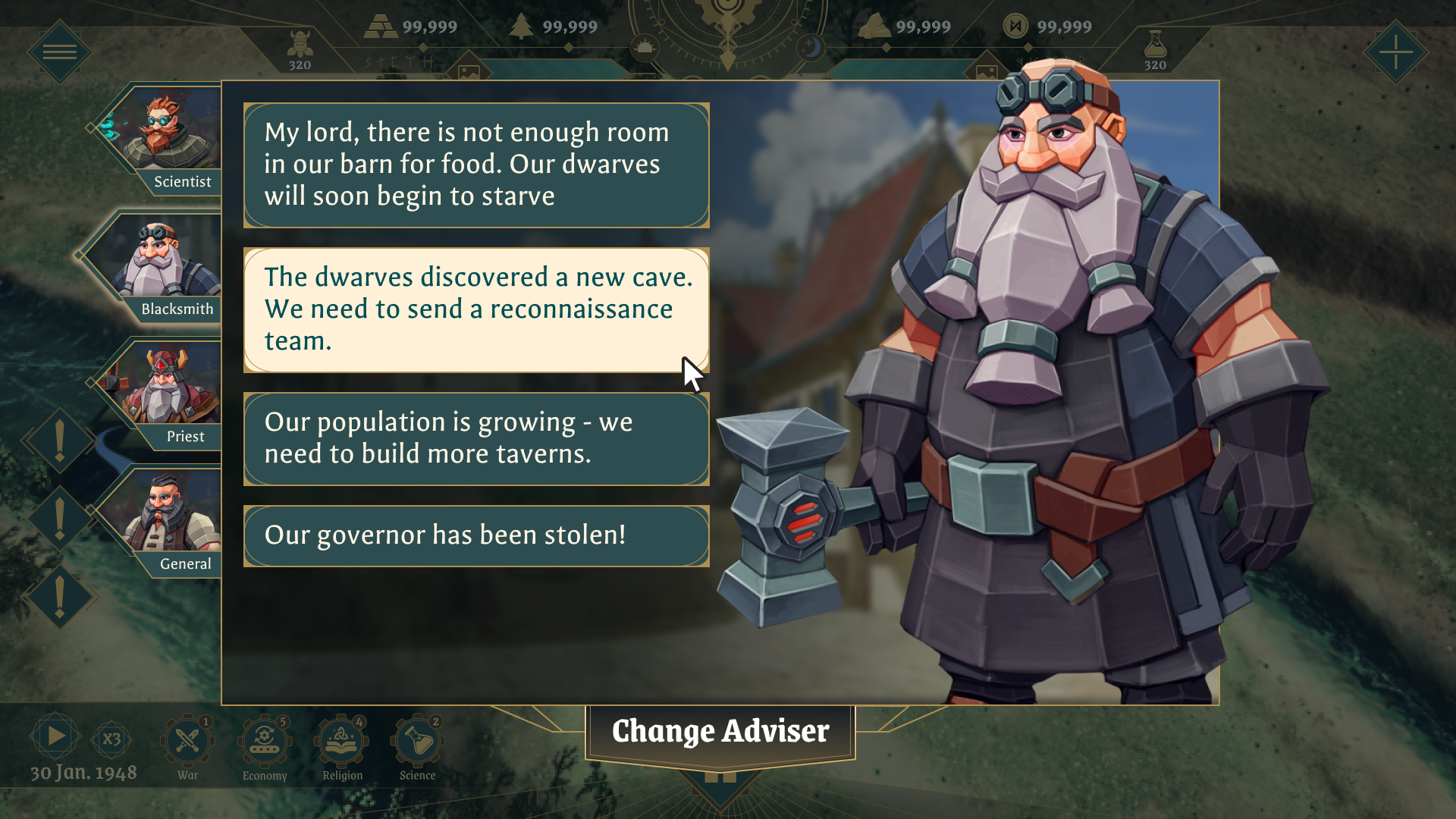Open the Science flask panel icon
Viewport: 1456px width, 819px height.
(418, 737)
